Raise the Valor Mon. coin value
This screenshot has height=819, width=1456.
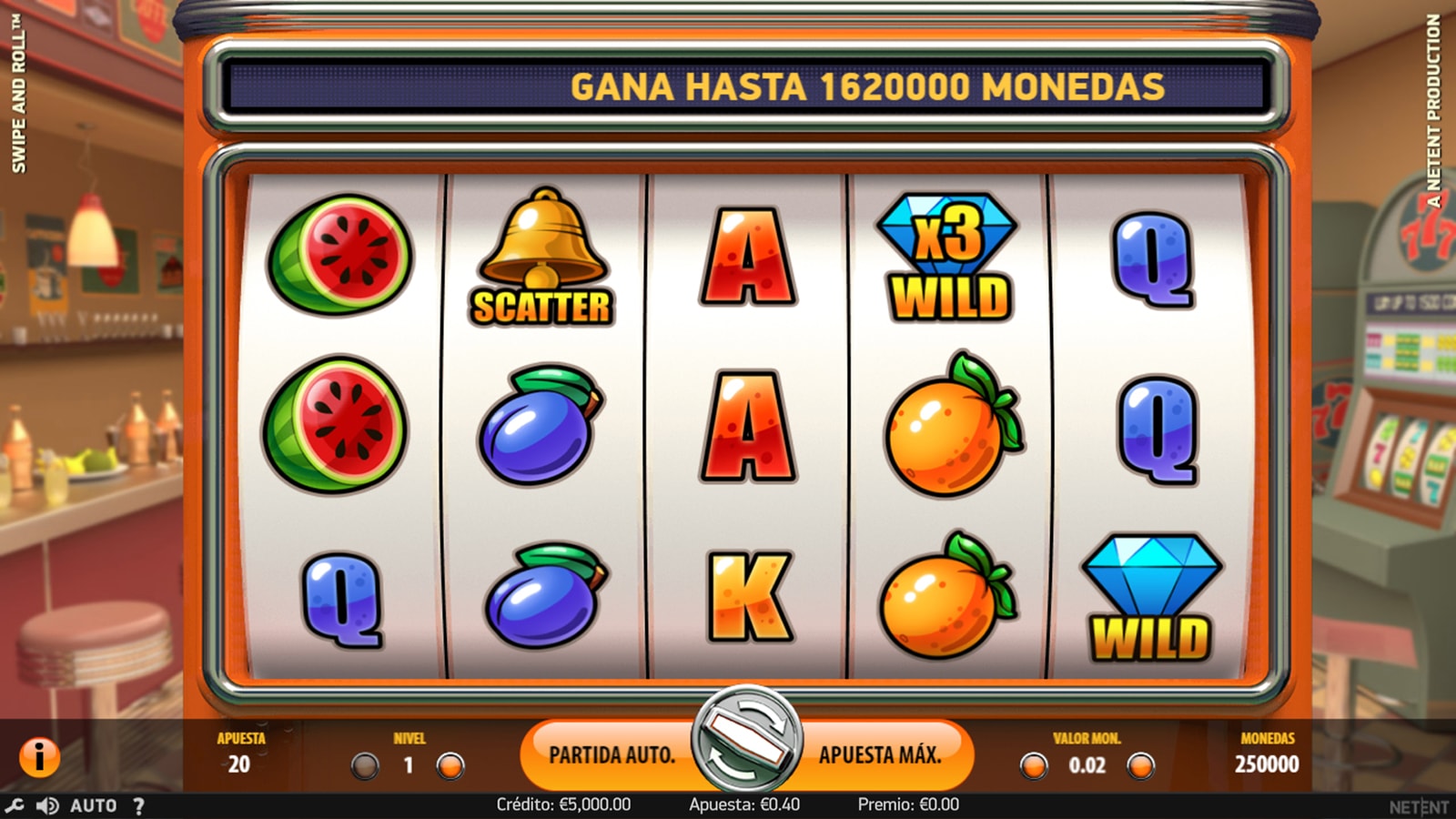pyautogui.click(x=1140, y=766)
